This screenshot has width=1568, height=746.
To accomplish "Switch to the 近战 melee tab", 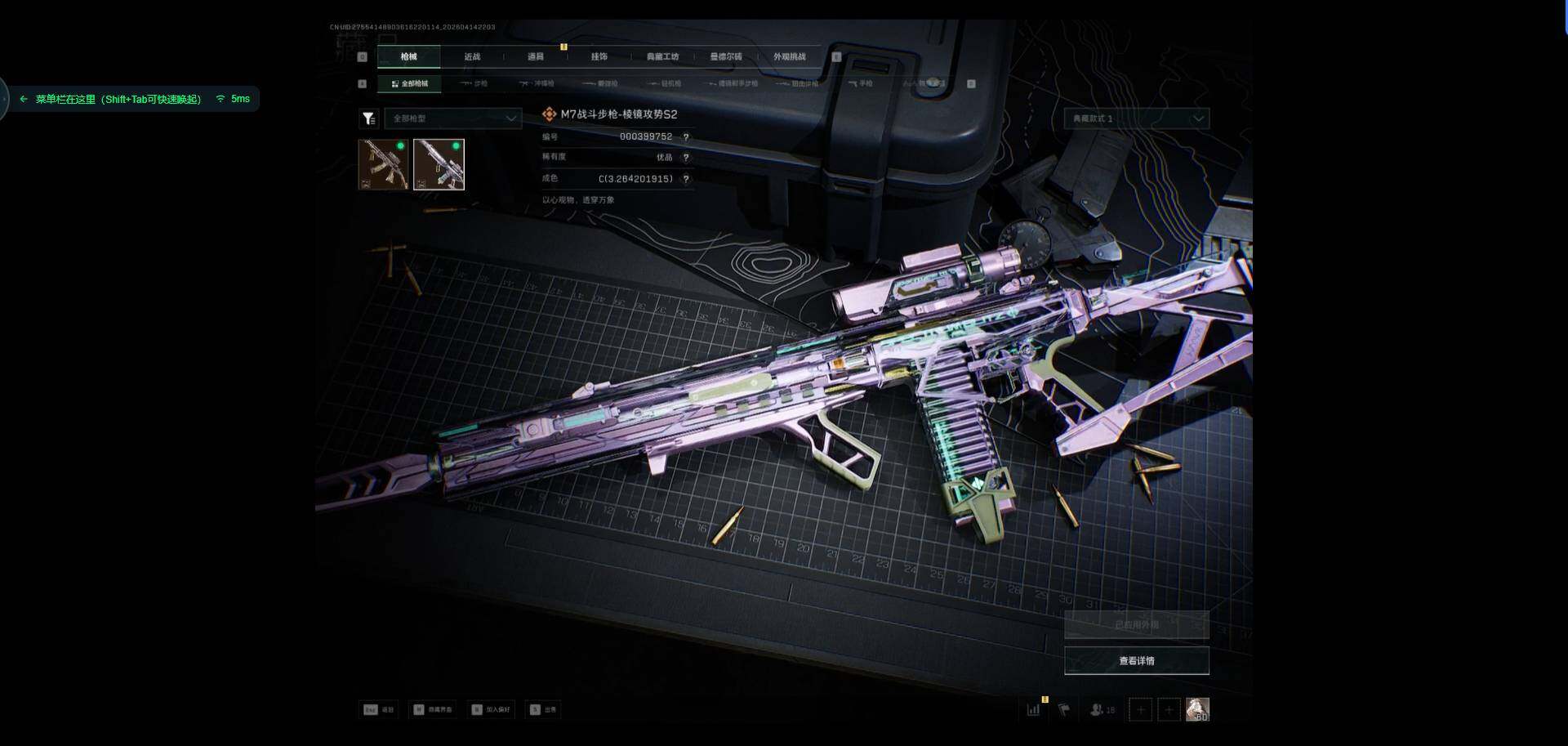I will click(x=472, y=56).
